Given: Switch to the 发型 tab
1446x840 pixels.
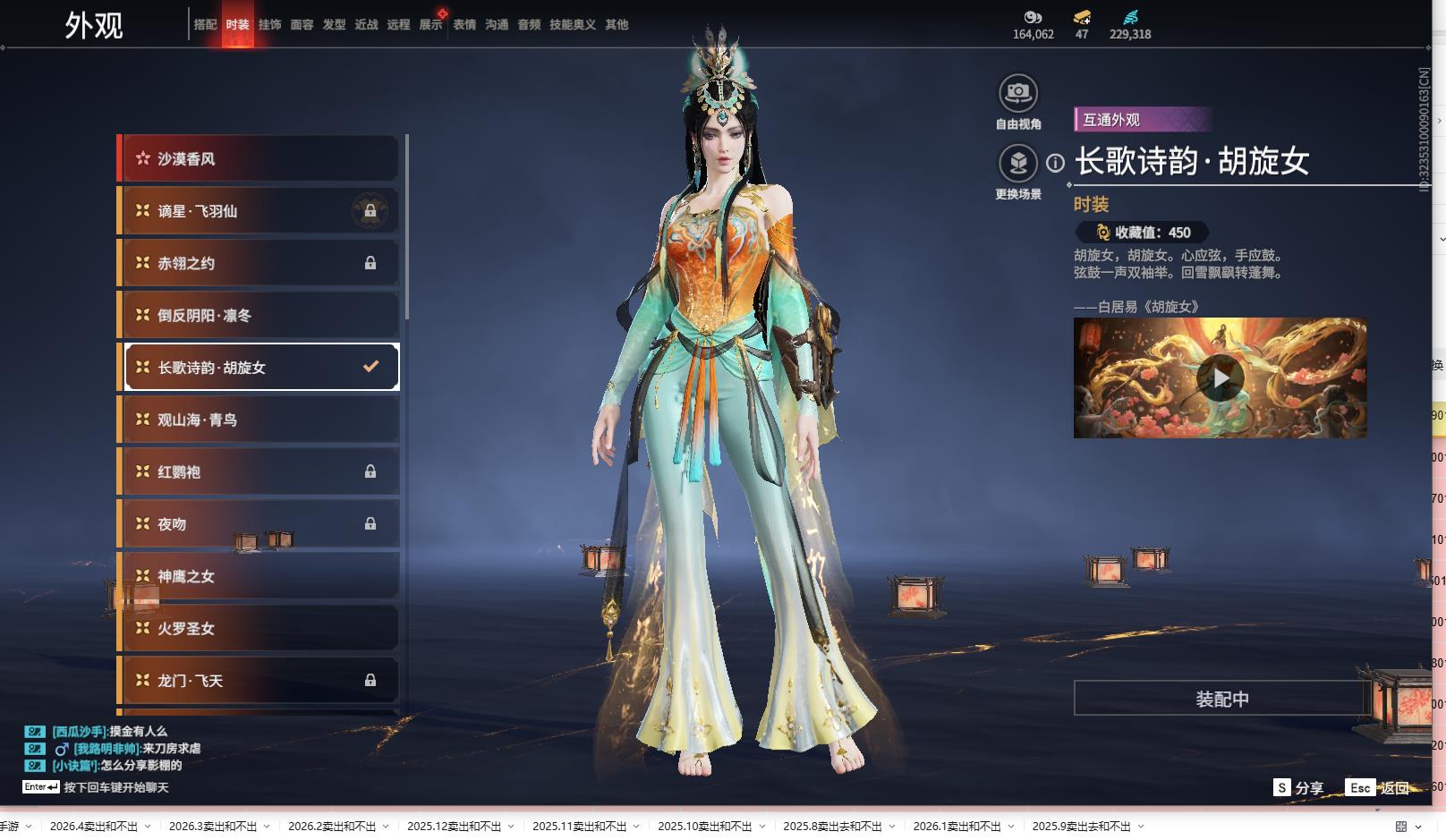Looking at the screenshot, I should point(334,25).
